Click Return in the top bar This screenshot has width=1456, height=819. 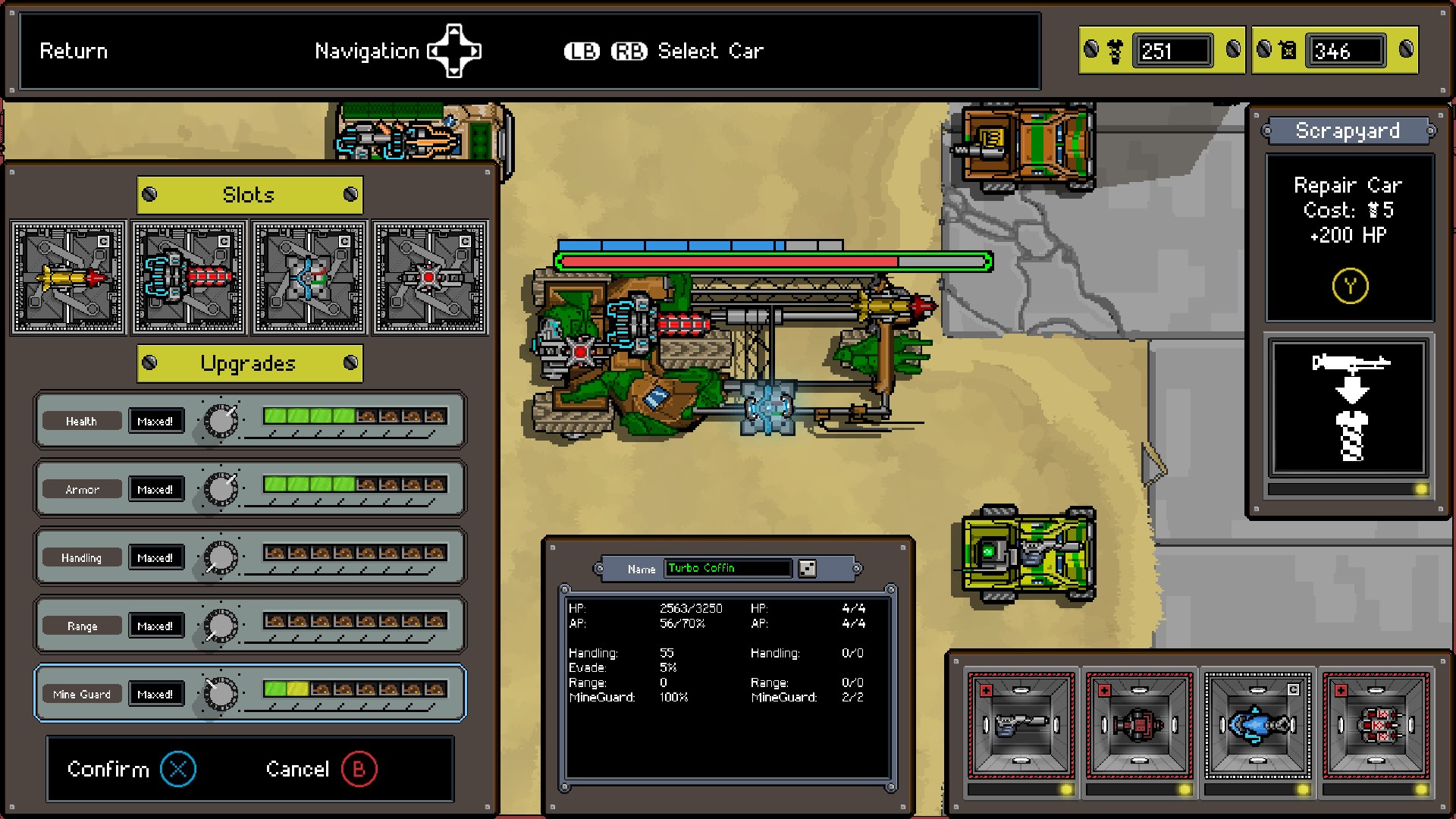pyautogui.click(x=74, y=51)
